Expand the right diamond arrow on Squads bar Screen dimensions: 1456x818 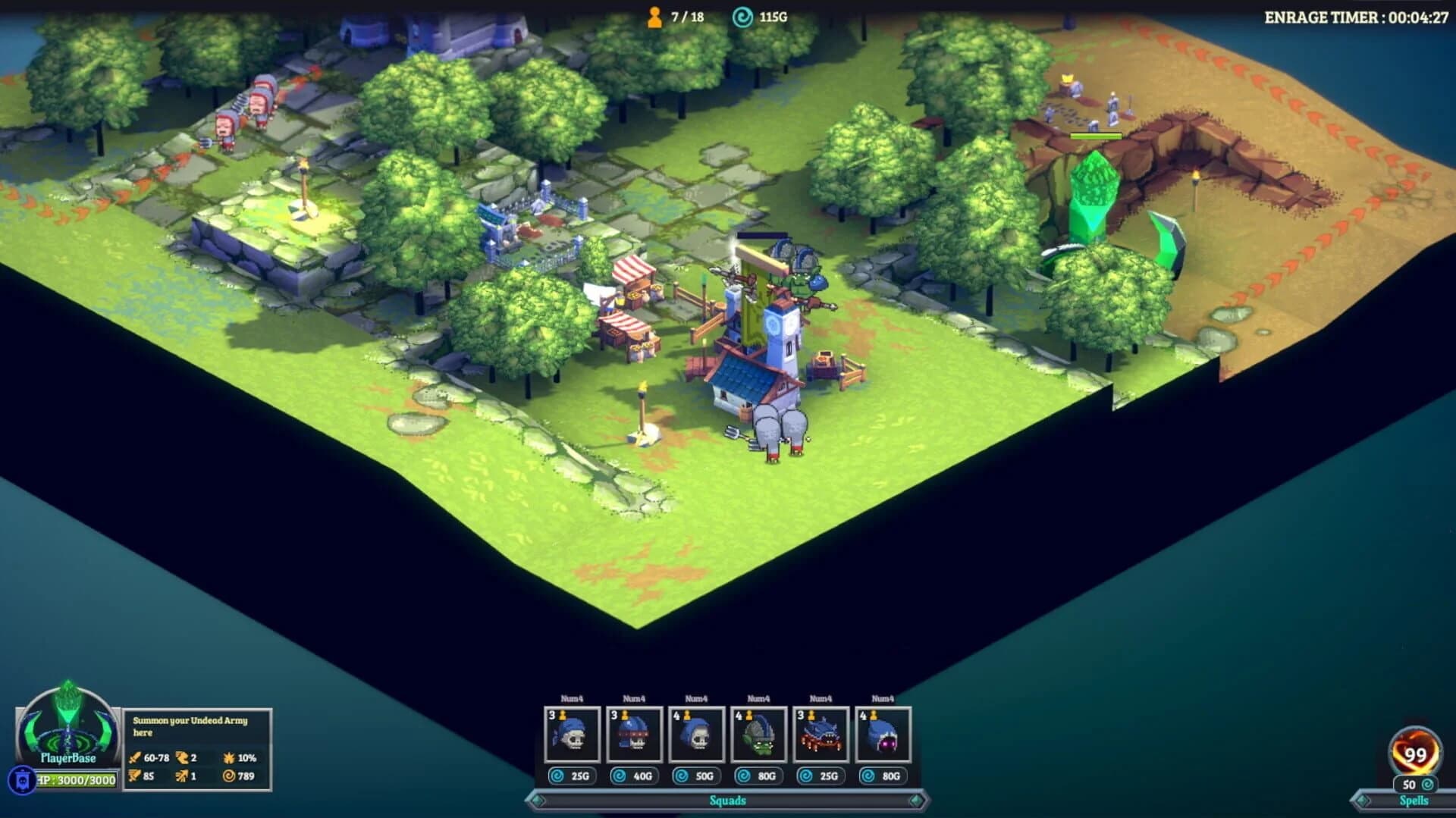(915, 800)
